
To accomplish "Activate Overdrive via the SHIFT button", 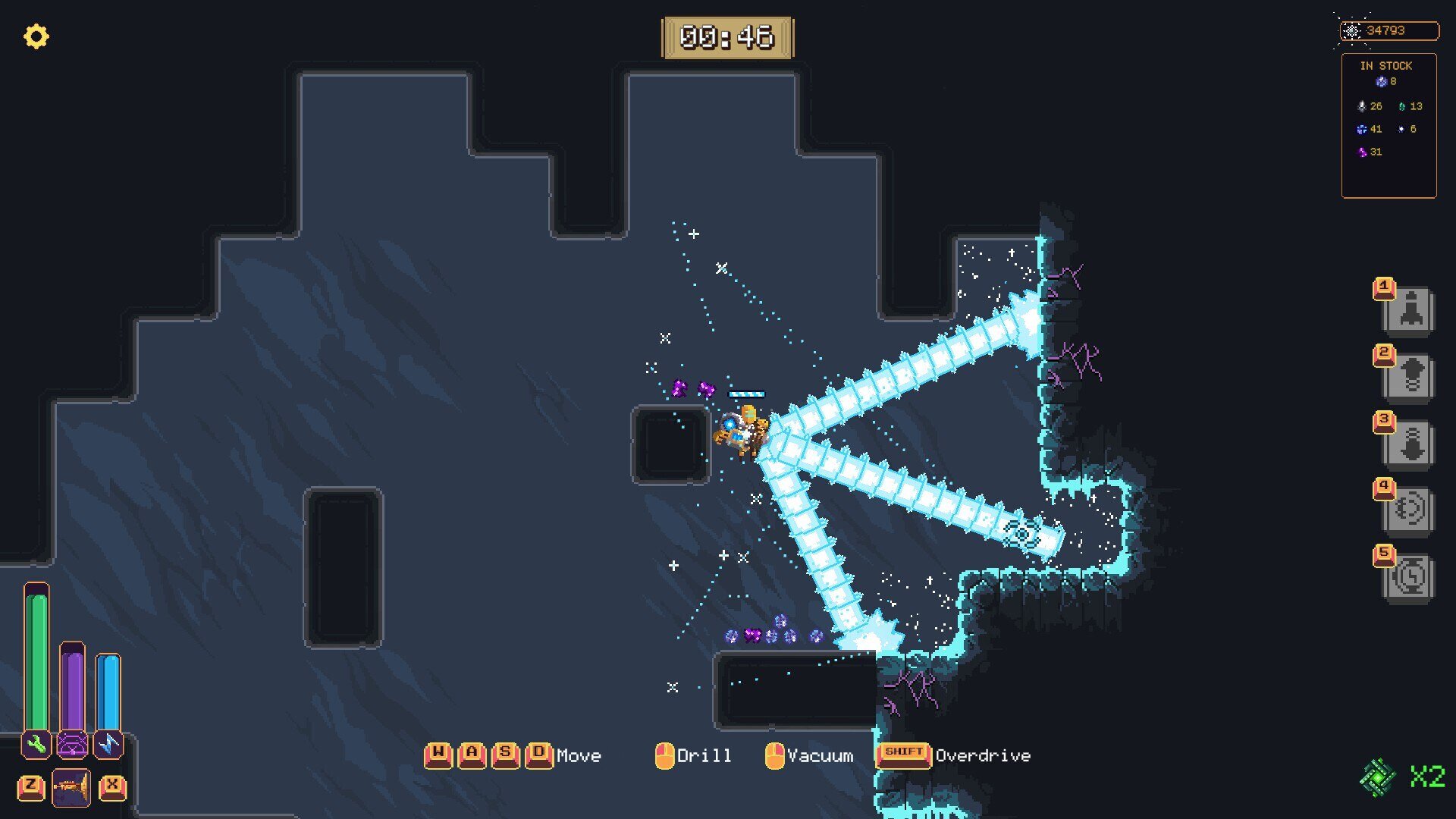I will click(904, 753).
